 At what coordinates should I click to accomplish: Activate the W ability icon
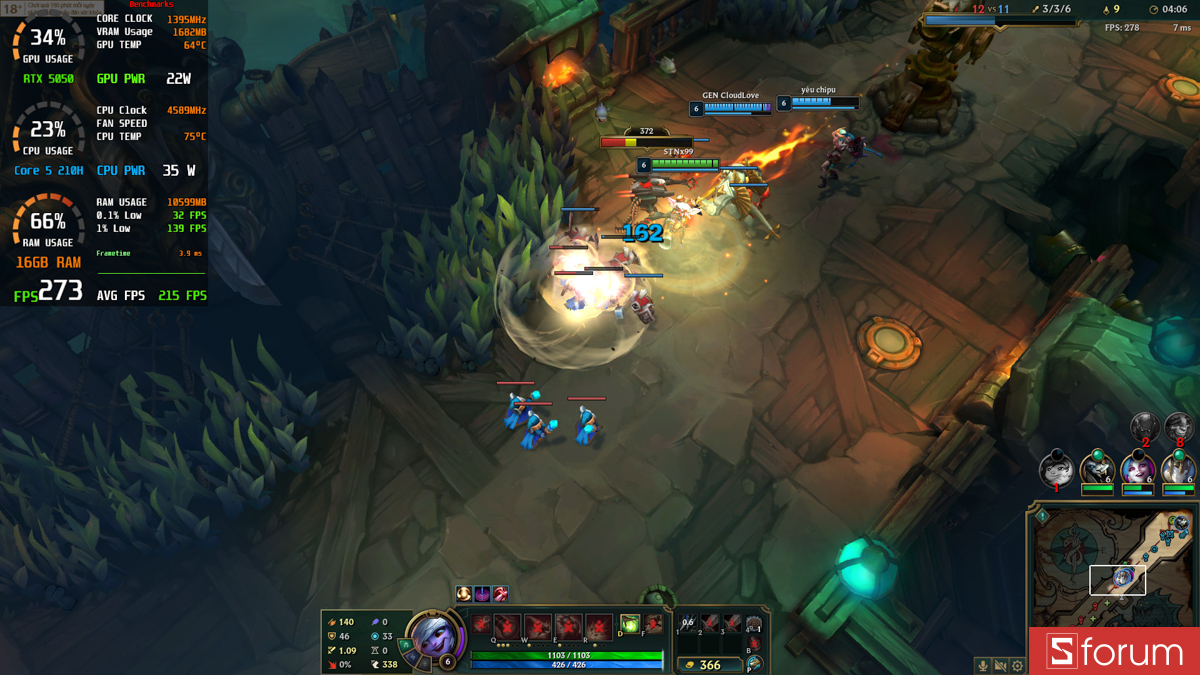pos(538,626)
